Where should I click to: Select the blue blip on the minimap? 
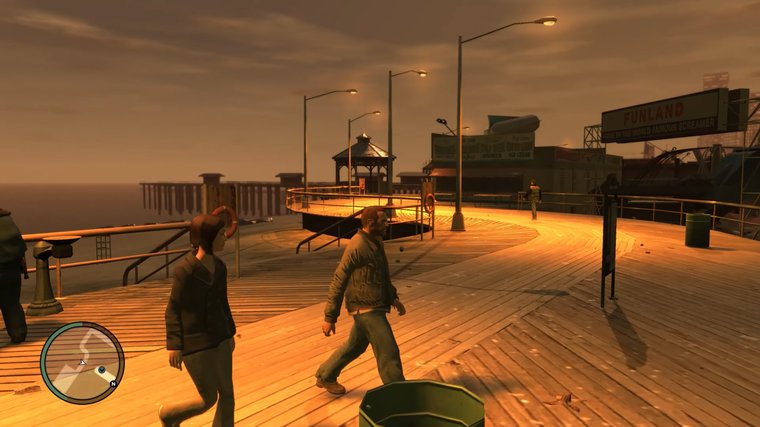click(x=102, y=370)
